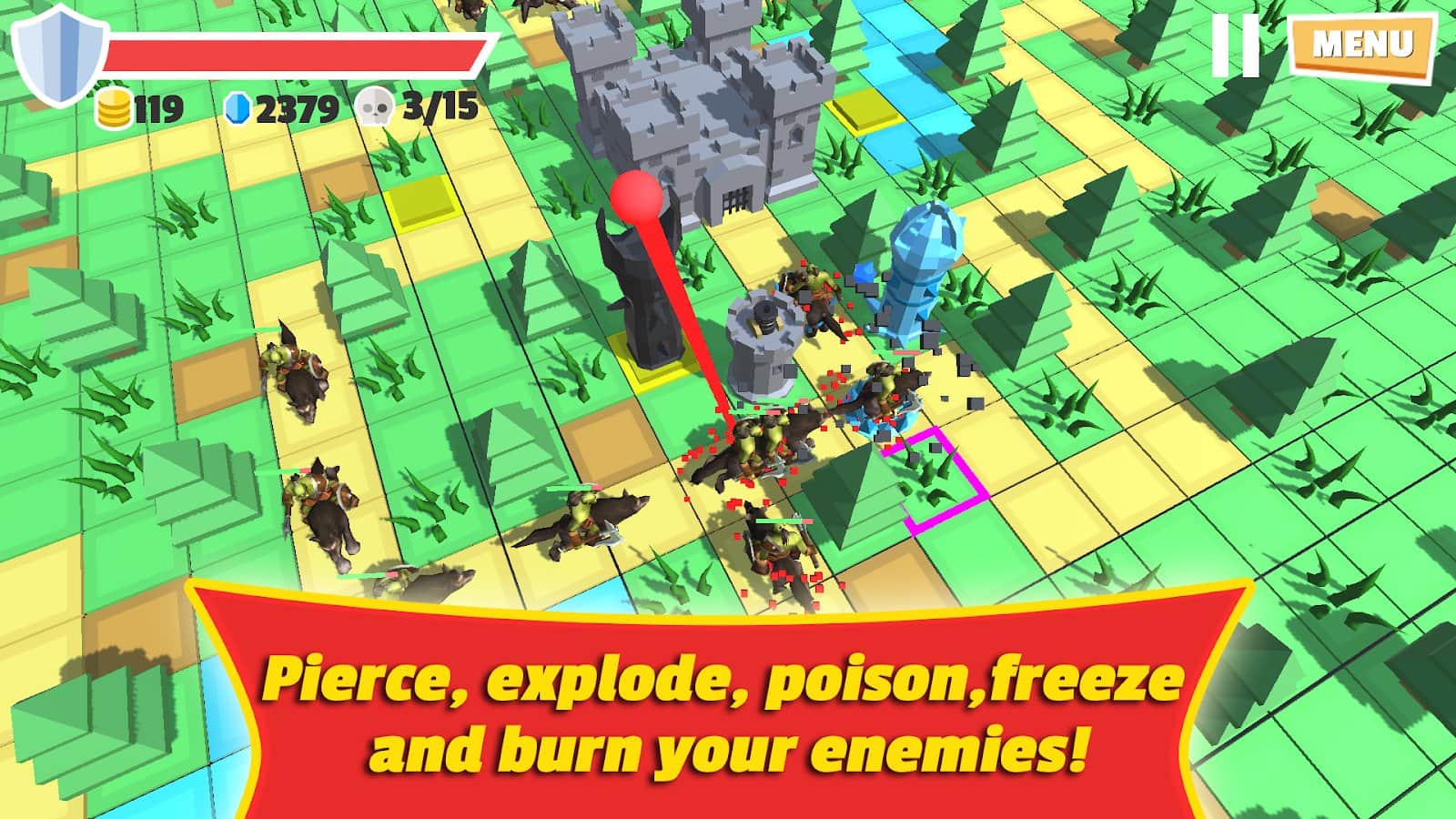
Task: Select the red laser tower
Action: 642,282
